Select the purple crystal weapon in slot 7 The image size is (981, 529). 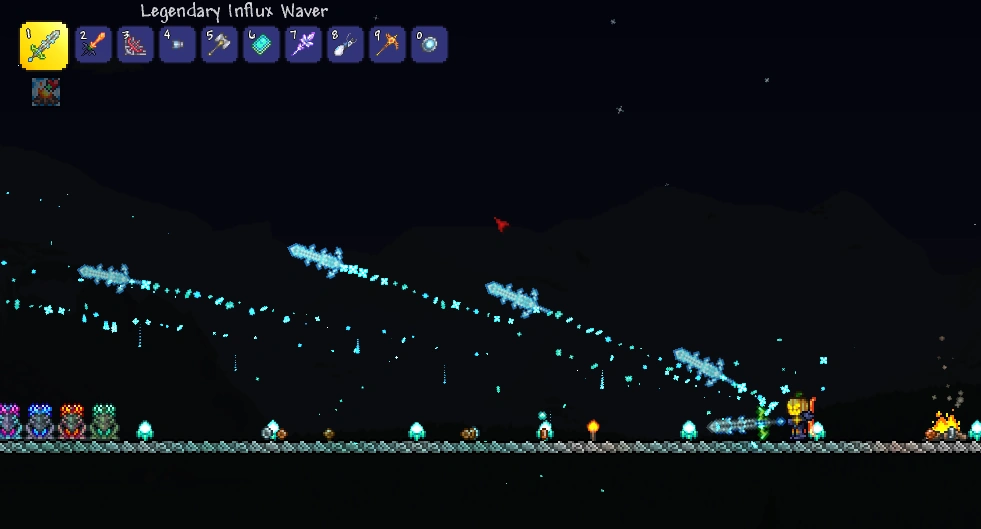tap(303, 45)
